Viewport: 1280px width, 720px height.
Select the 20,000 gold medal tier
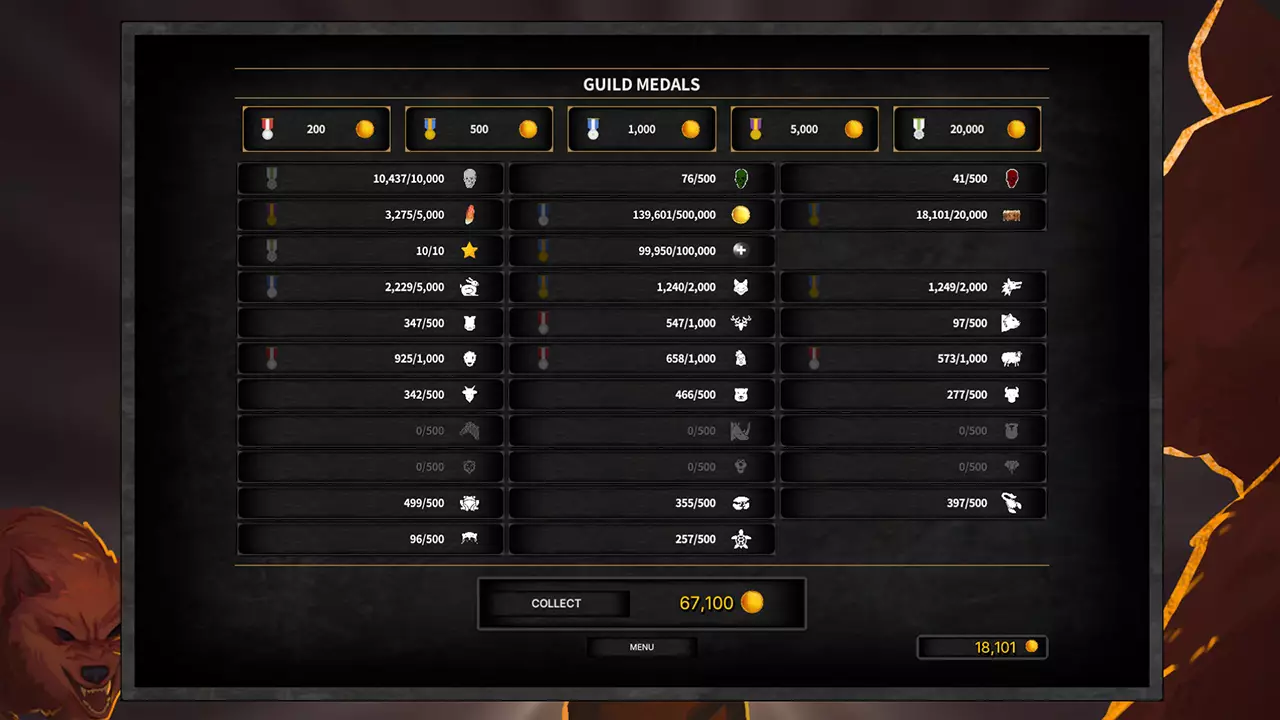[966, 129]
